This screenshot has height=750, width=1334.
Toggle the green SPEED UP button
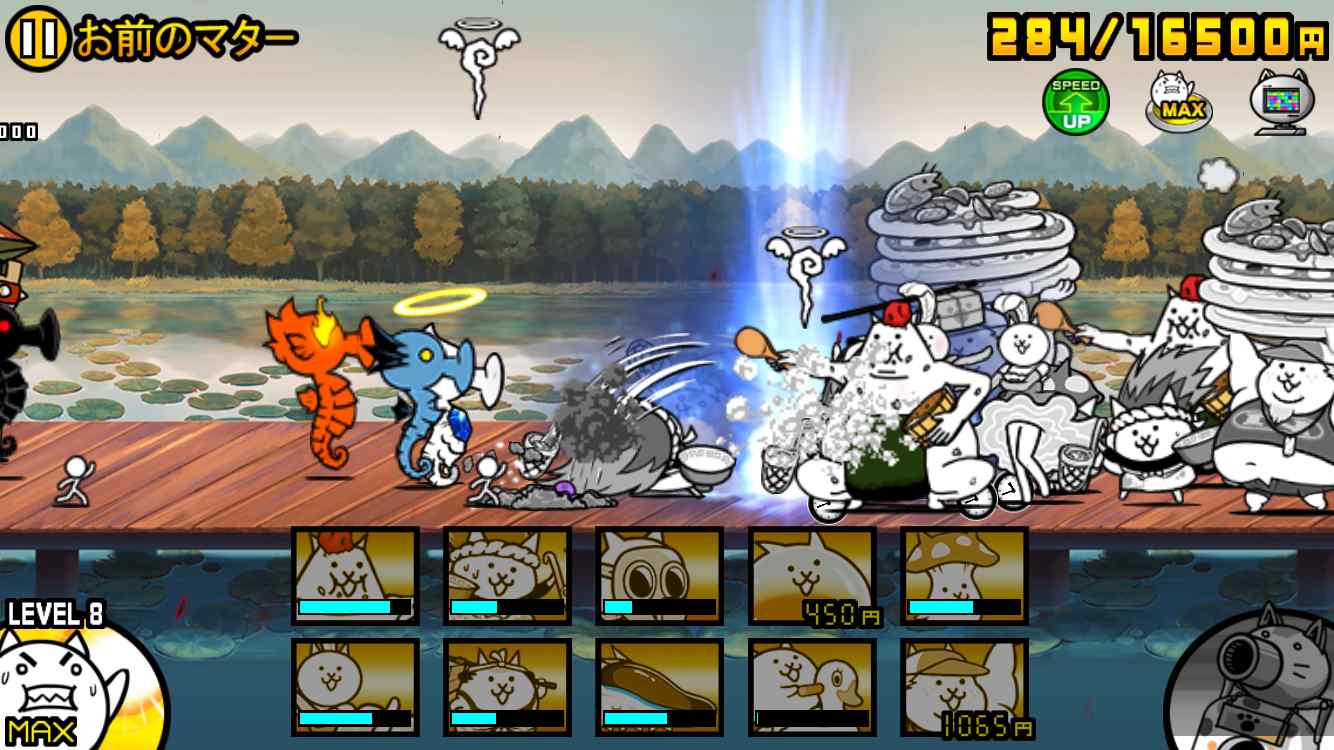[x=1076, y=103]
